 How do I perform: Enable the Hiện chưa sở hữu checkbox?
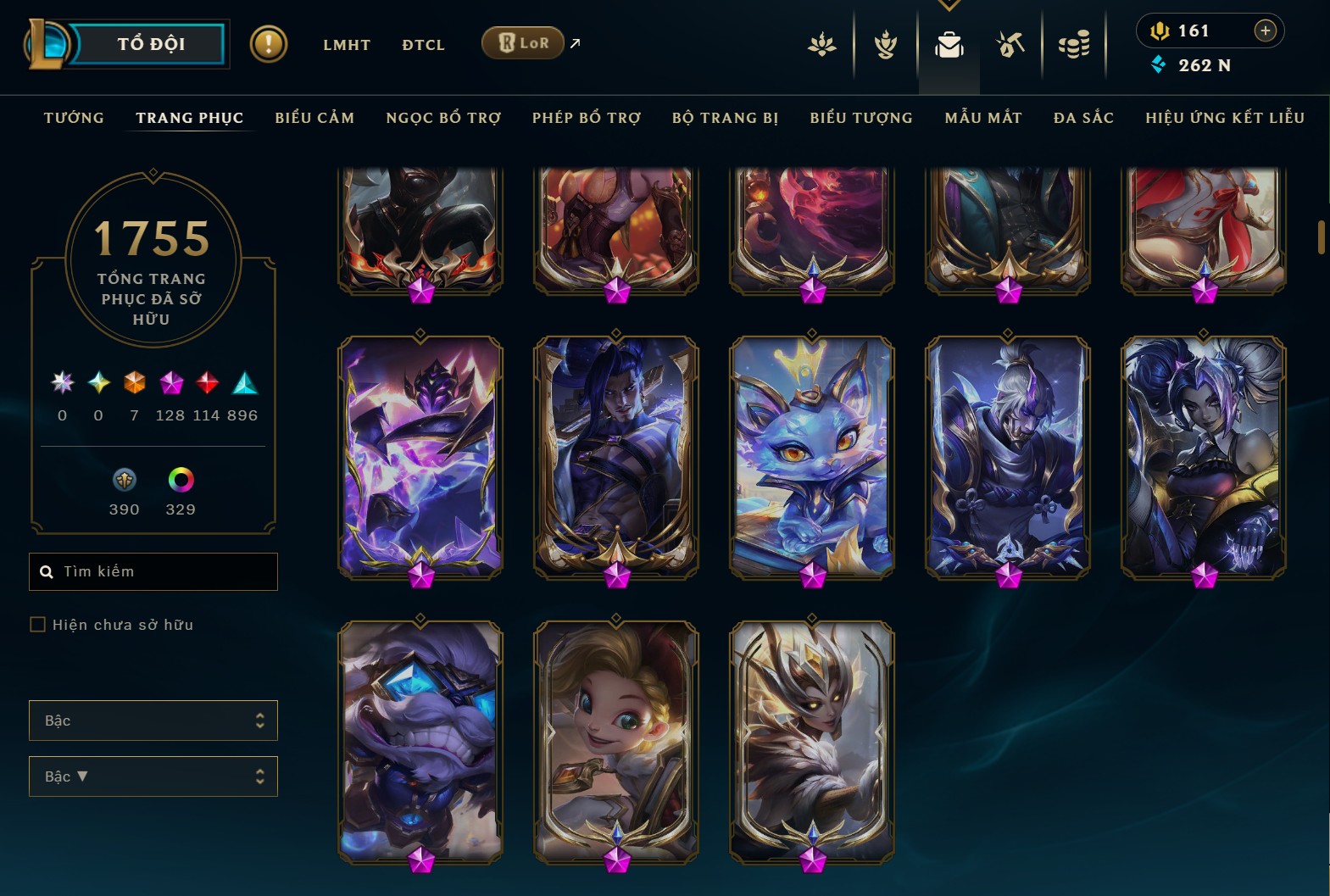(38, 624)
